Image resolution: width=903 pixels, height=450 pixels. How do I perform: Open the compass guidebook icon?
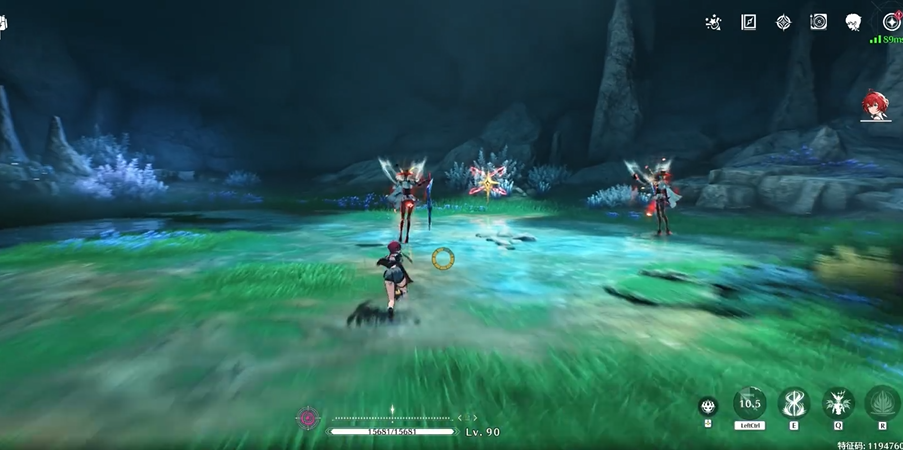click(x=748, y=22)
